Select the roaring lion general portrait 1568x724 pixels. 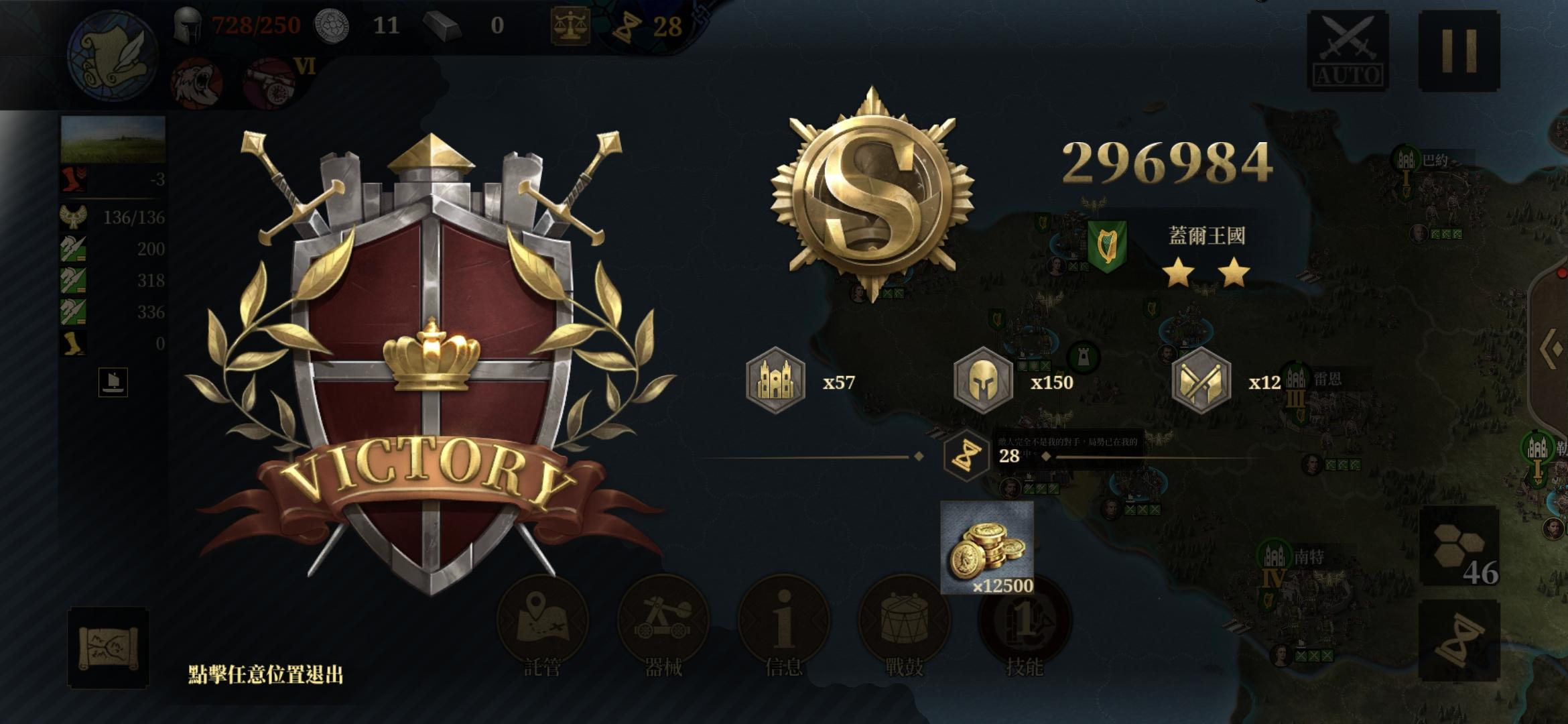click(196, 83)
